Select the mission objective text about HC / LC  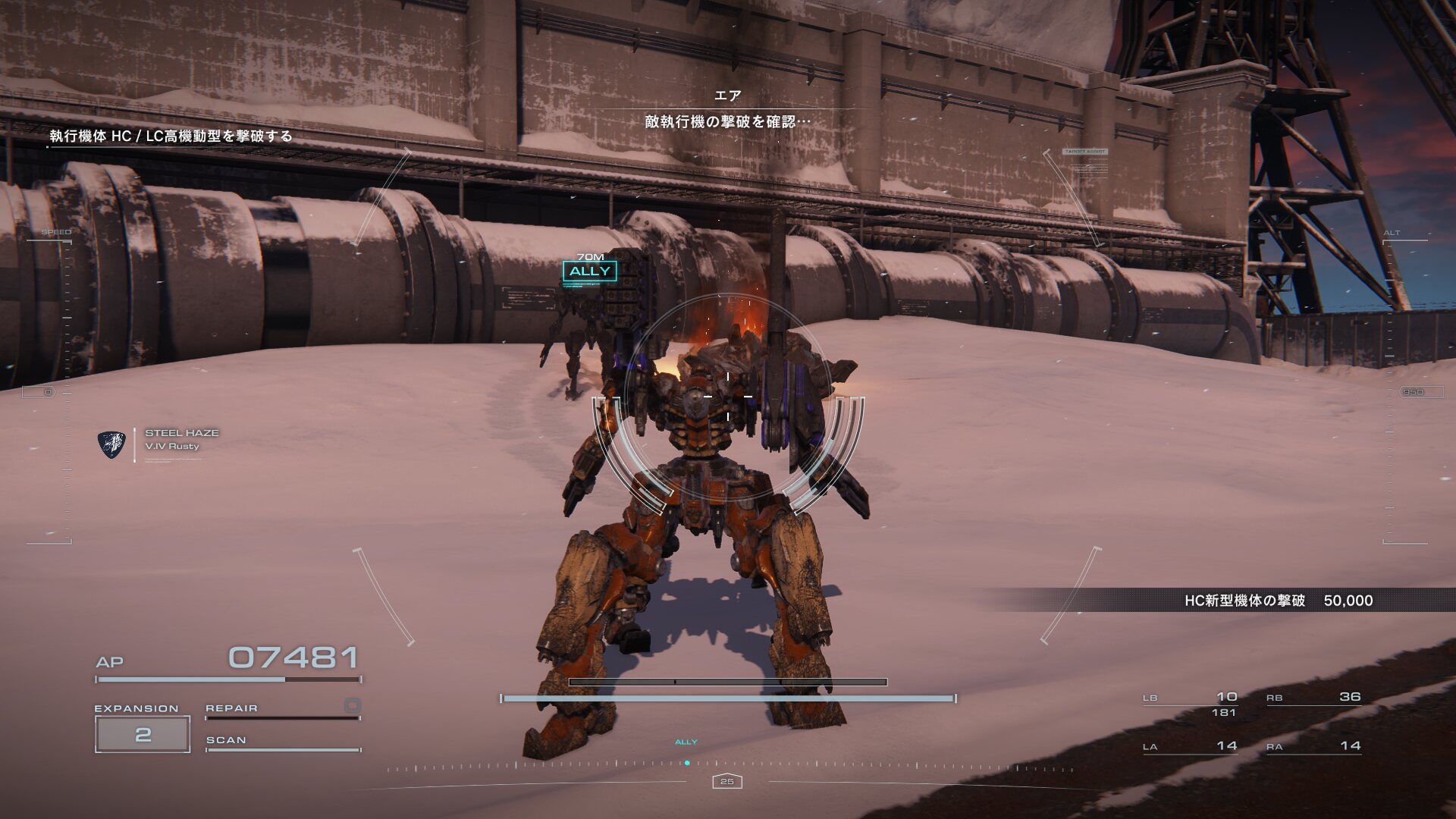171,136
